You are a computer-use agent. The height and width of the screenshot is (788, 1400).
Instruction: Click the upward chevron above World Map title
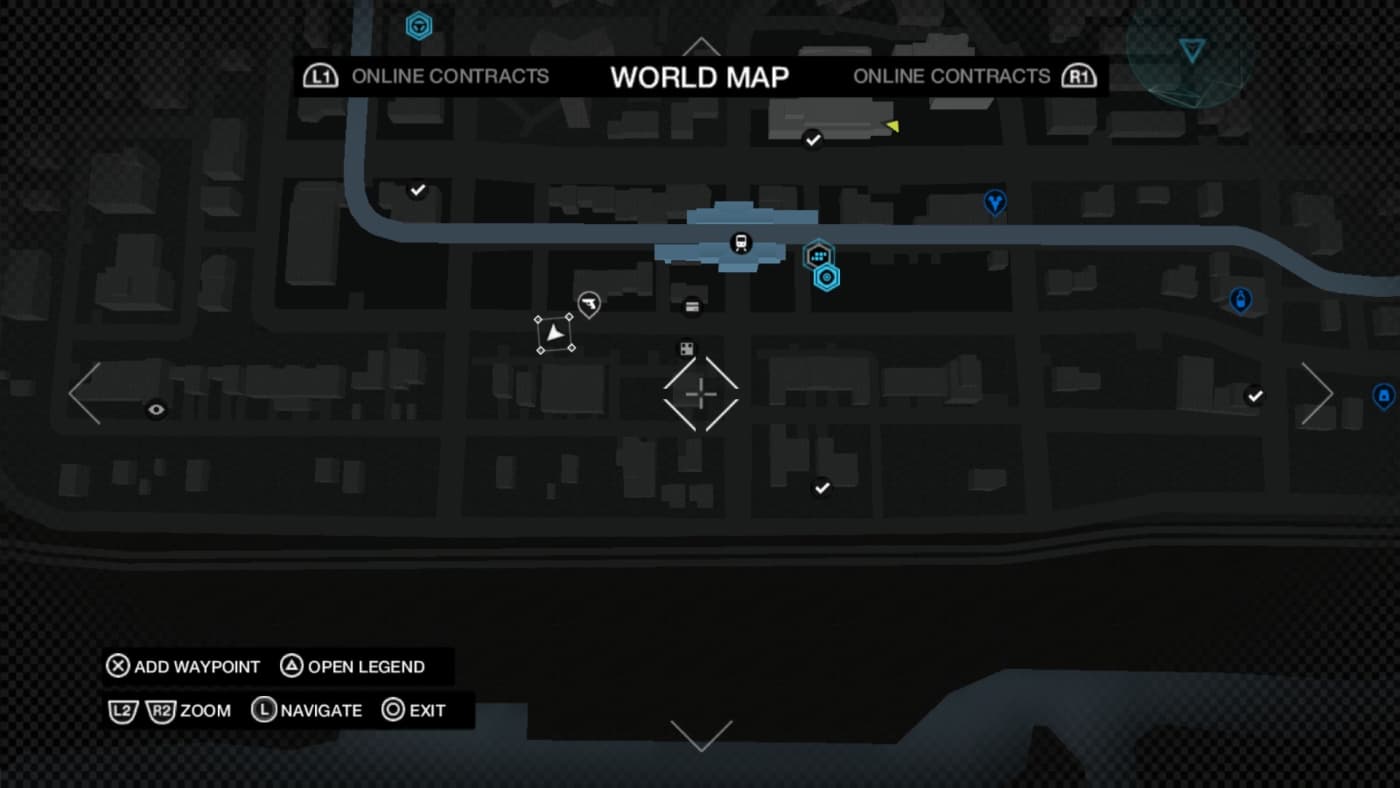pos(701,46)
